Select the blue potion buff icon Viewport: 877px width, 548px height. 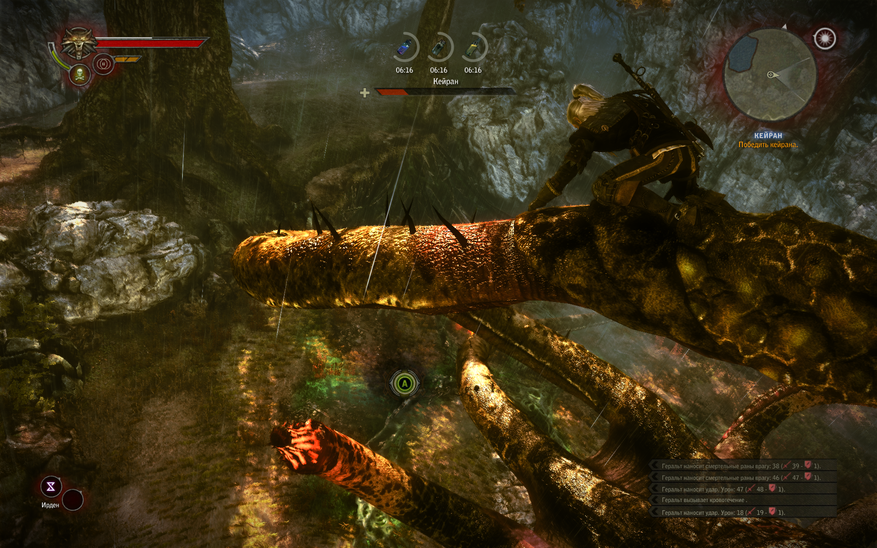404,48
